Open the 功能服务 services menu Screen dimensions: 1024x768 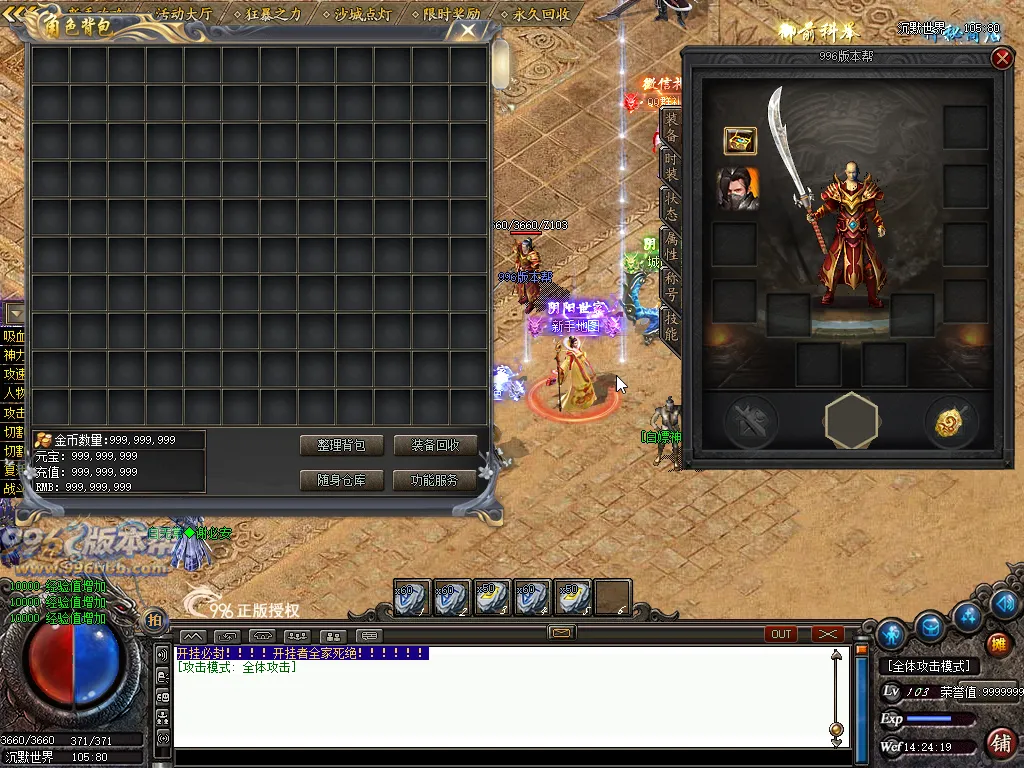434,480
